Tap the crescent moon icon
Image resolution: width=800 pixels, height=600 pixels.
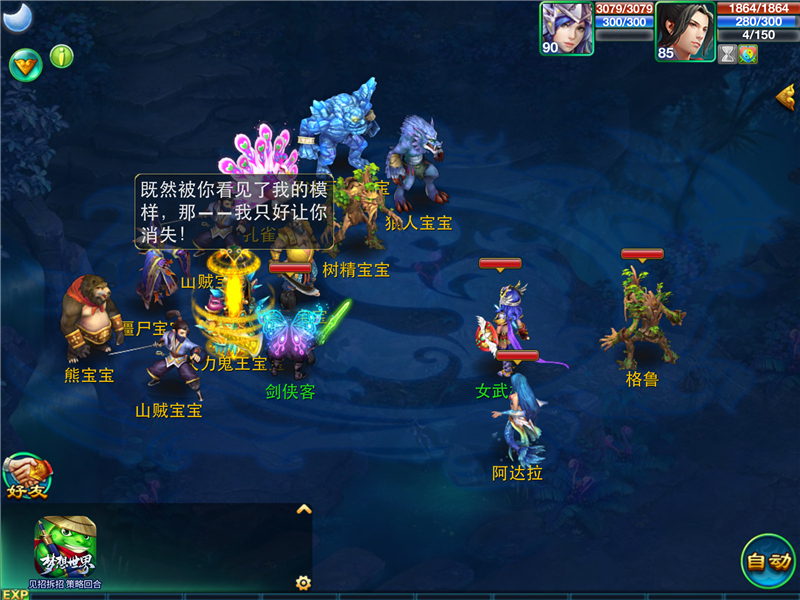pyautogui.click(x=17, y=16)
